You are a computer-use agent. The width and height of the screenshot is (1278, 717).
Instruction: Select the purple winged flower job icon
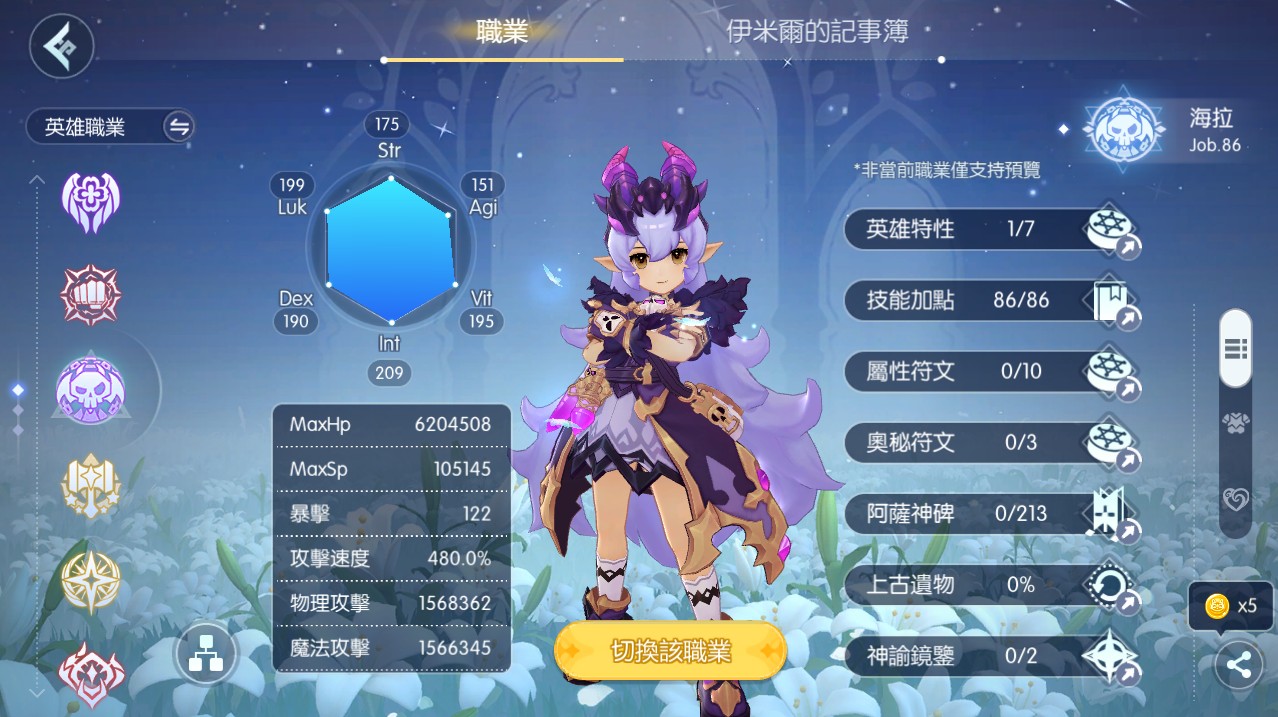90,202
